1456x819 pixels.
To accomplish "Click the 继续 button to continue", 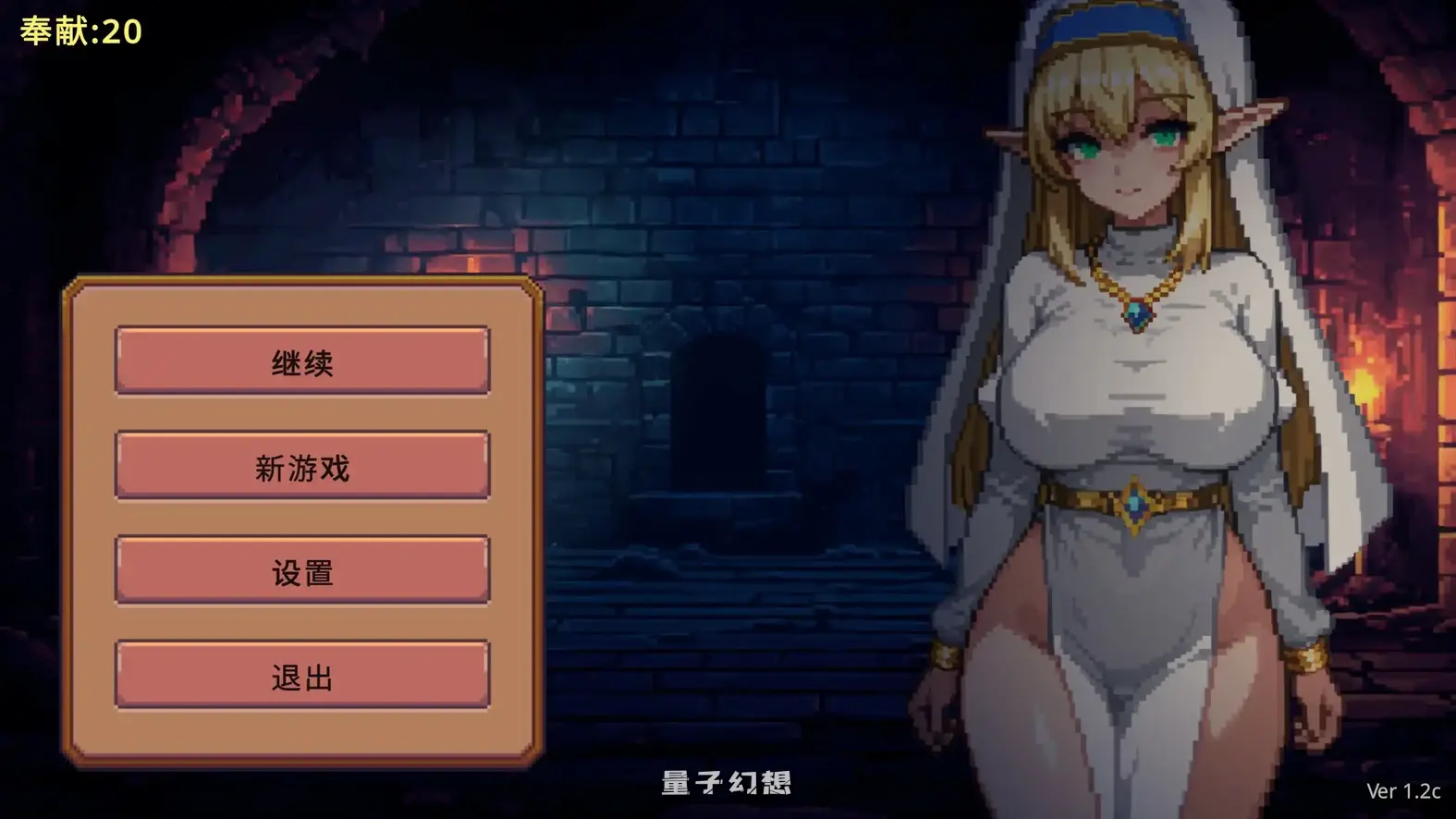I will tap(300, 361).
